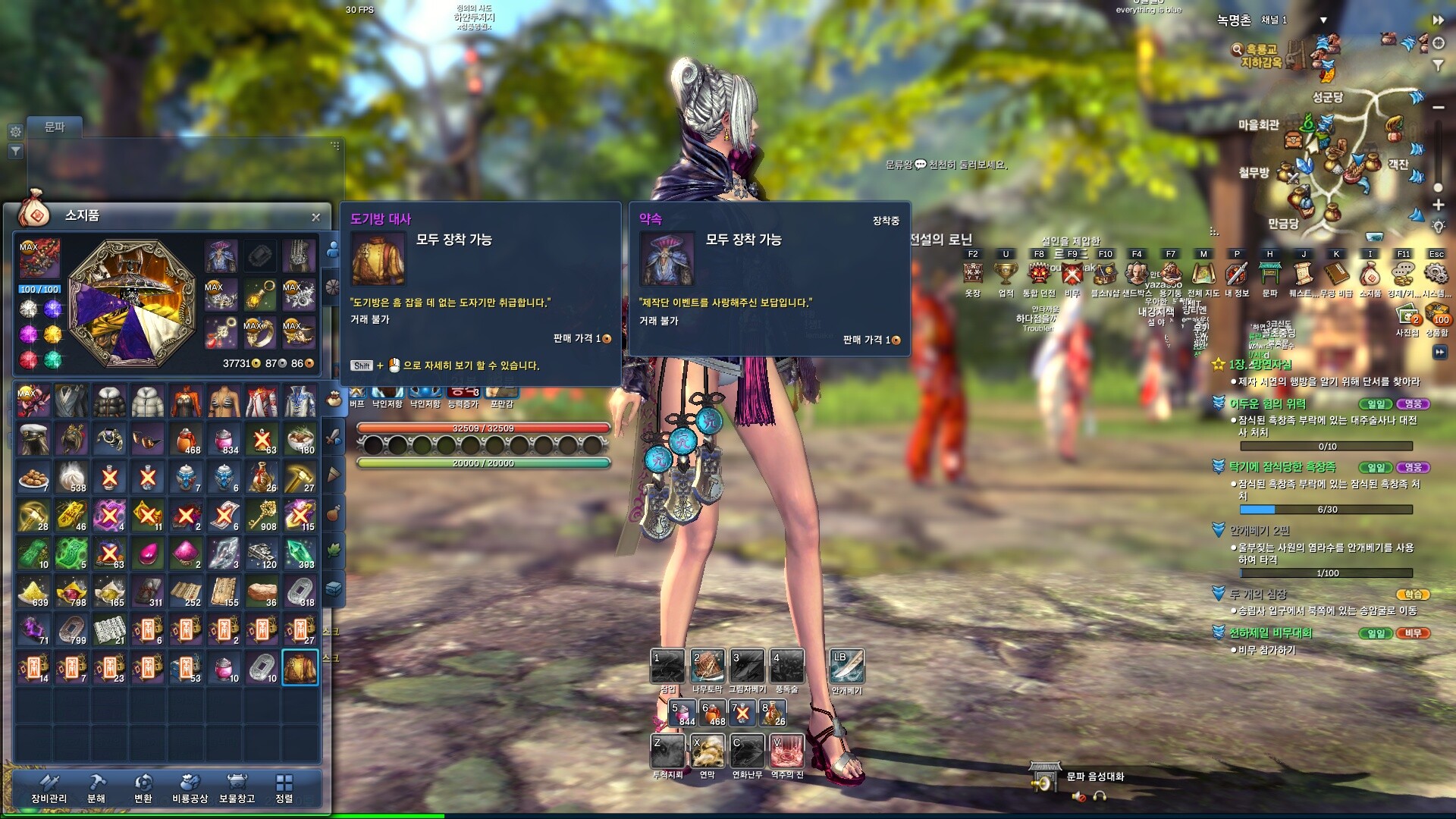The width and height of the screenshot is (1456, 819).
Task: Open the 보물창고 treasure storage
Action: coord(237,789)
